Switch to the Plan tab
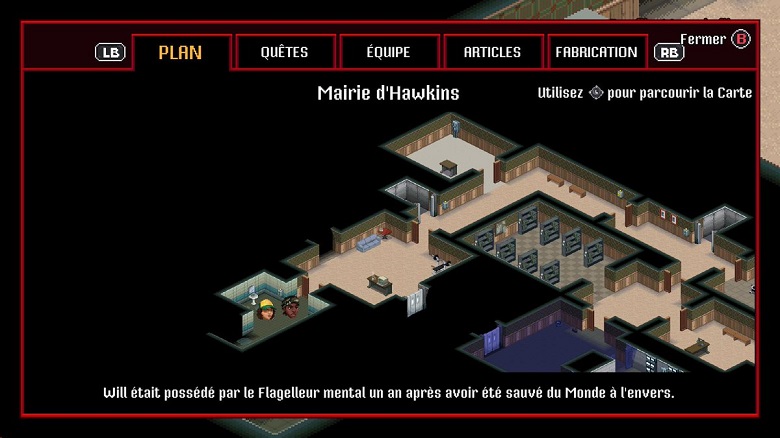Viewport: 780px width, 438px height. coord(181,52)
